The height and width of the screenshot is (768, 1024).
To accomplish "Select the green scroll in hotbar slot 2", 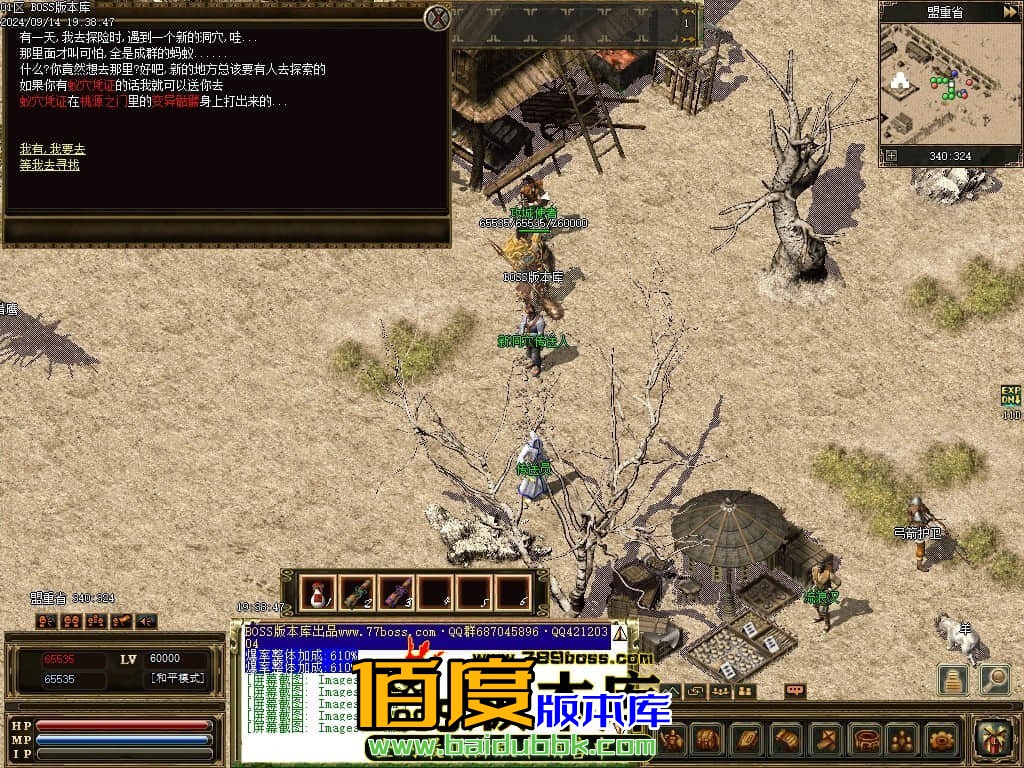I will (356, 593).
